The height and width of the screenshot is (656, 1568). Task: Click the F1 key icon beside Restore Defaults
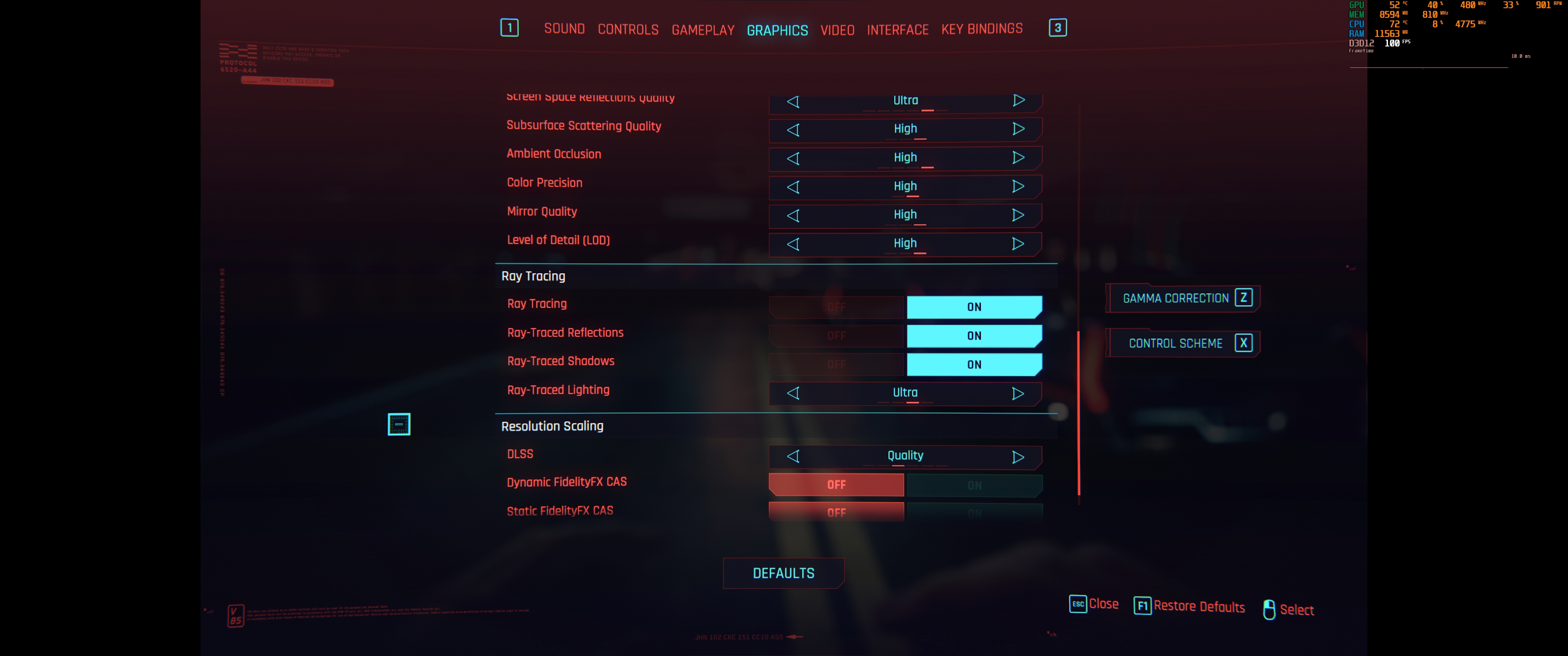[x=1143, y=606]
